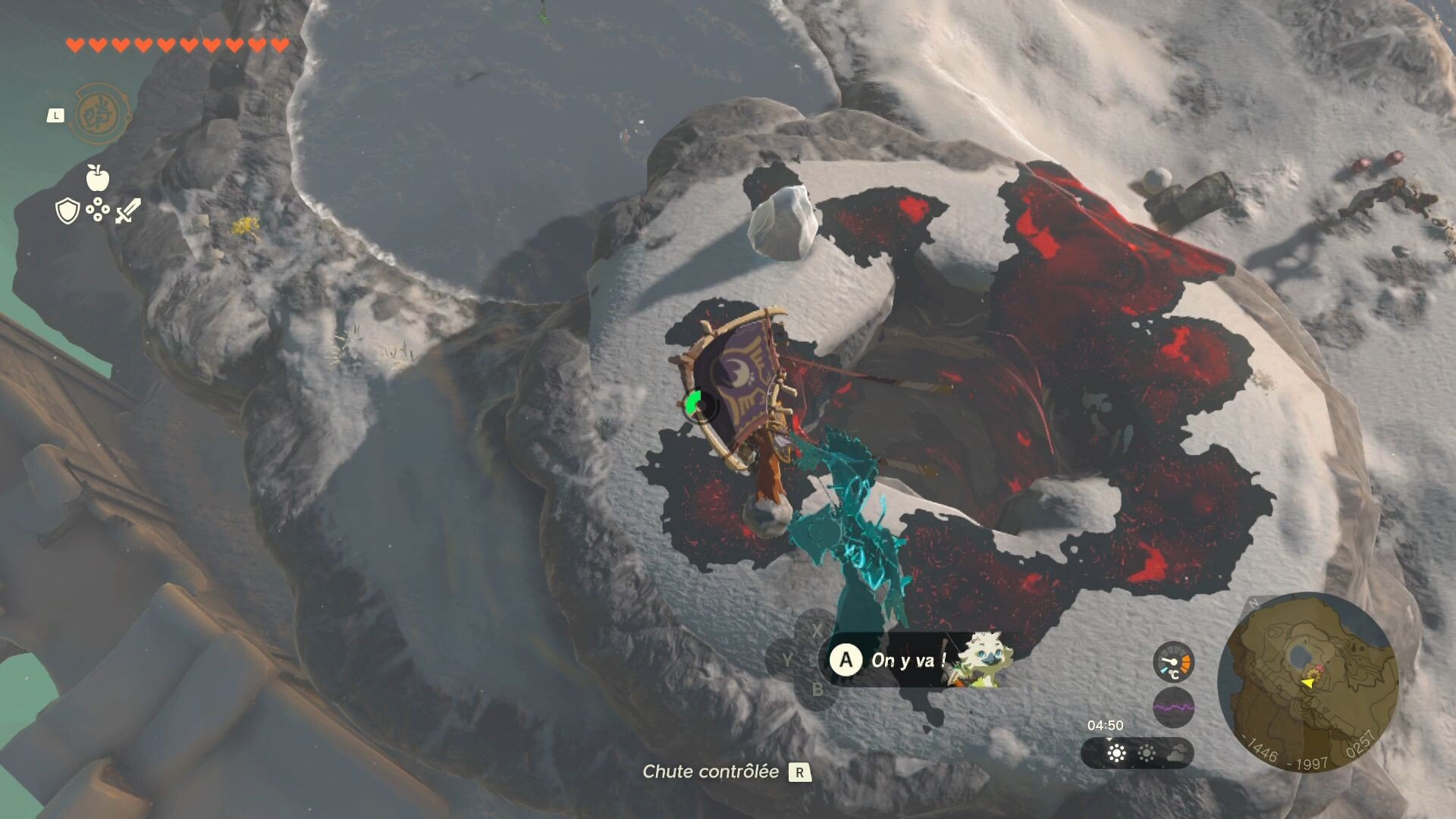
Task: Select the ability icon in the top-left circle
Action: coord(99,115)
